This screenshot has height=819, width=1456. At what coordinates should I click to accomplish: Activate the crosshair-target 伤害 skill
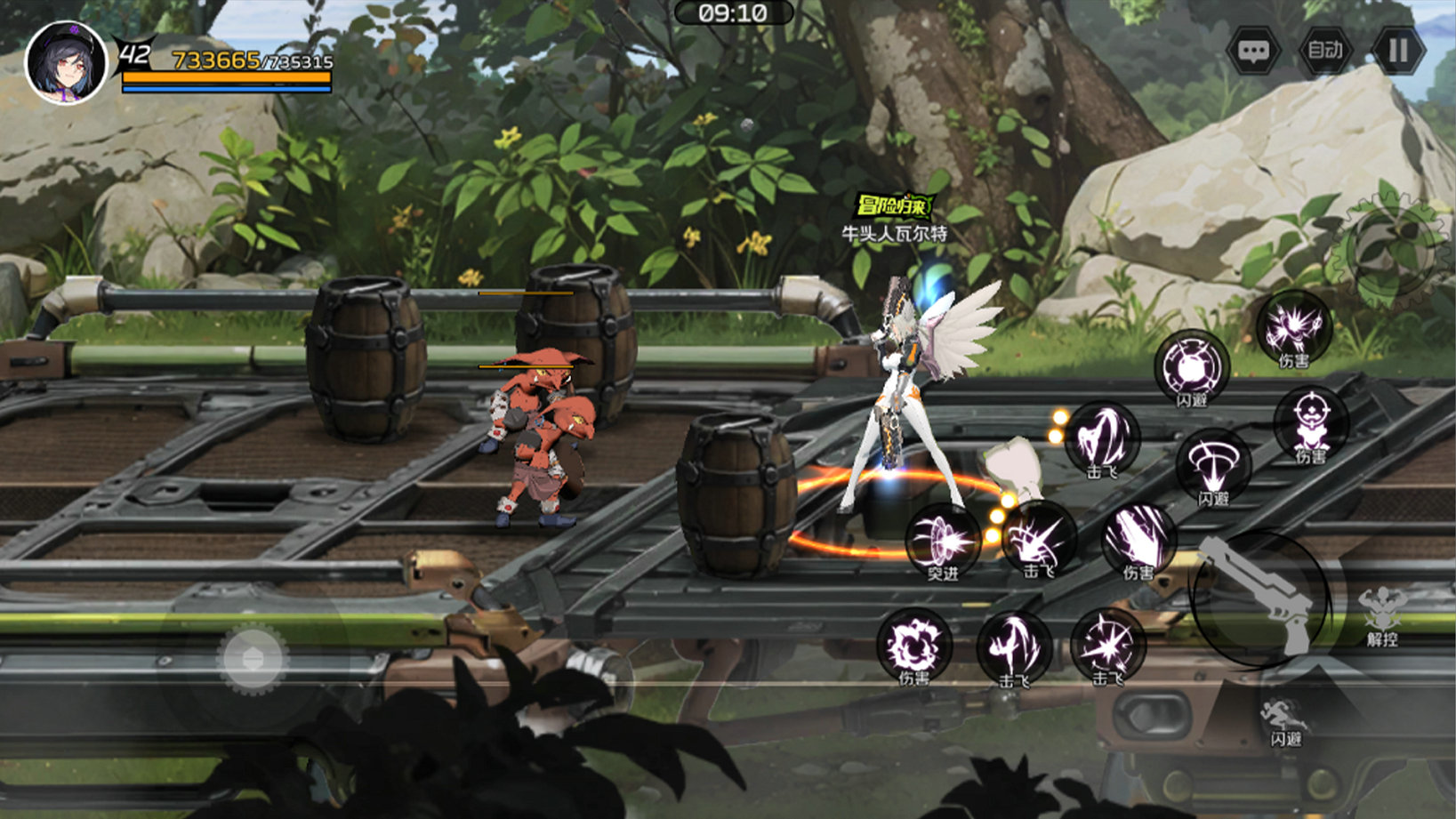click(1310, 423)
